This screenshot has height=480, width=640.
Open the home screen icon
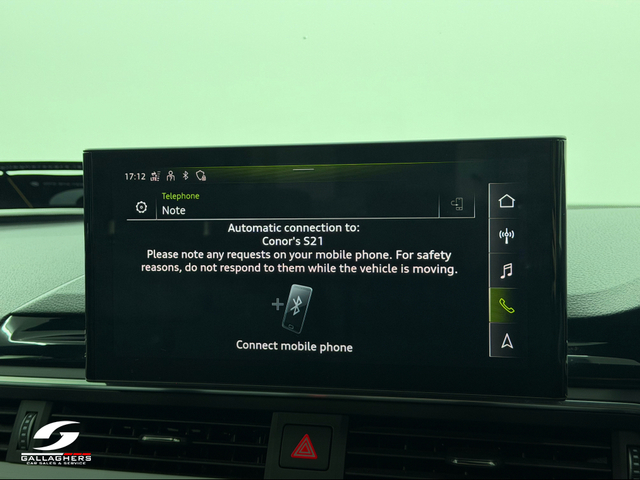506,201
